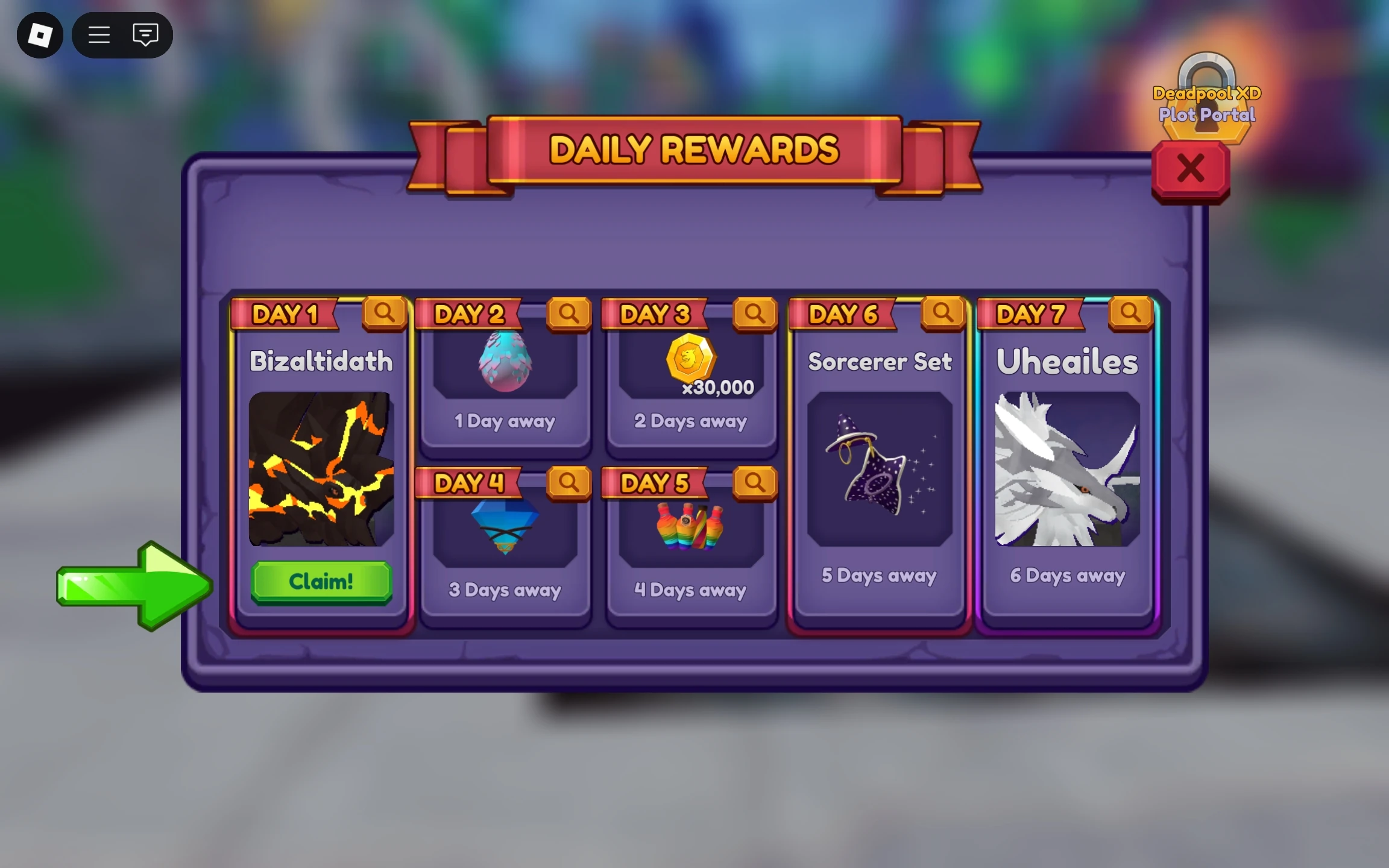Select the Day 4 magnifying glass icon
1389x868 pixels.
point(570,482)
